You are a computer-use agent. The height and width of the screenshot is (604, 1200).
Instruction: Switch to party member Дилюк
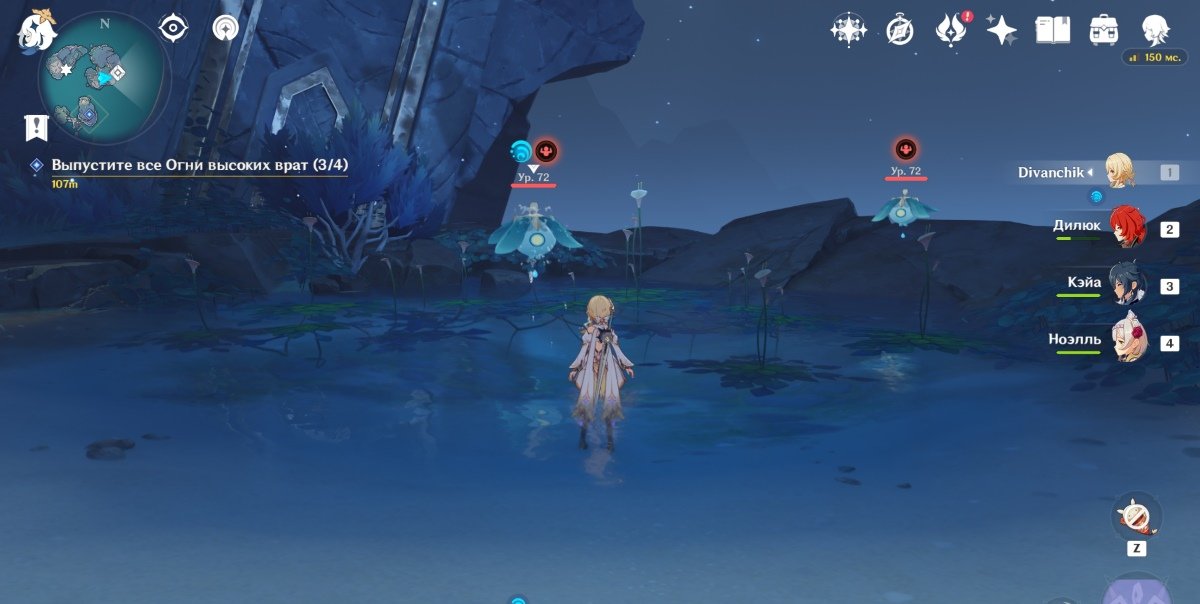click(x=1126, y=228)
